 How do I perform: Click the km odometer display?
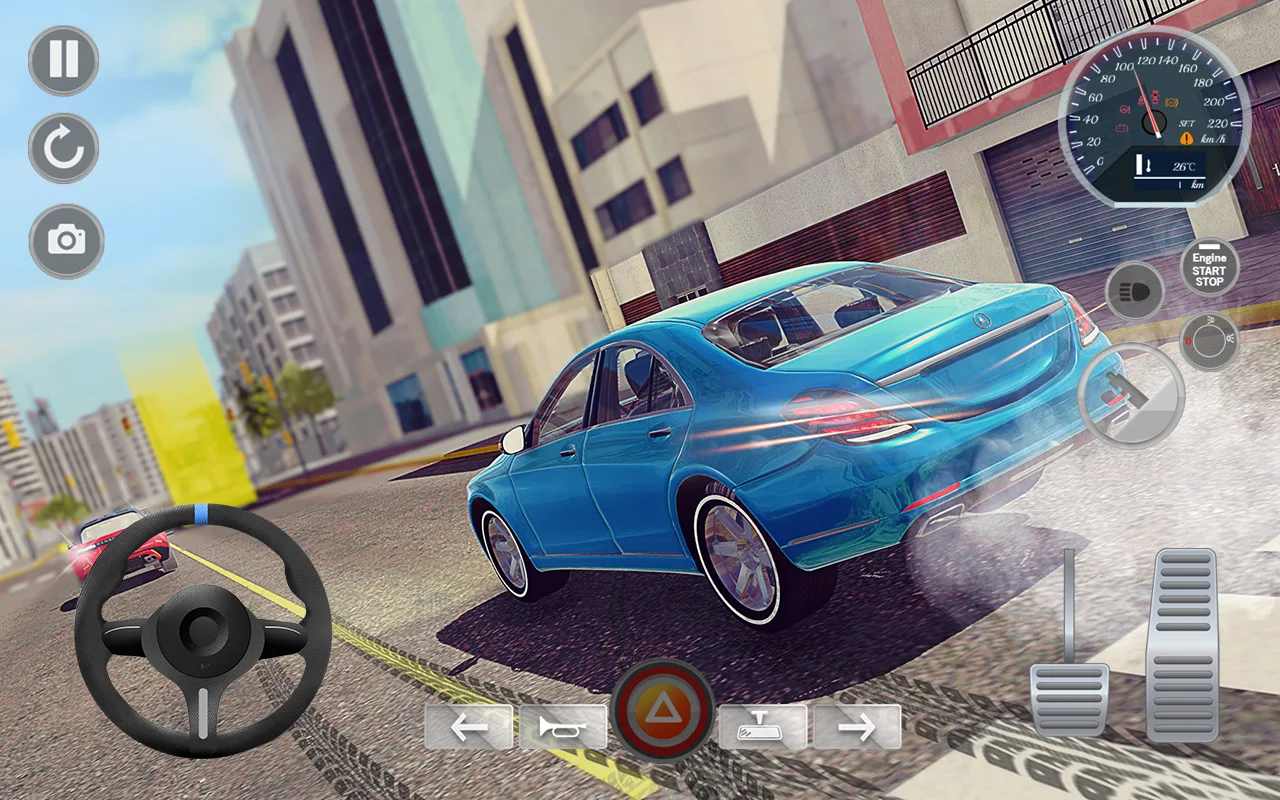coord(1196,185)
